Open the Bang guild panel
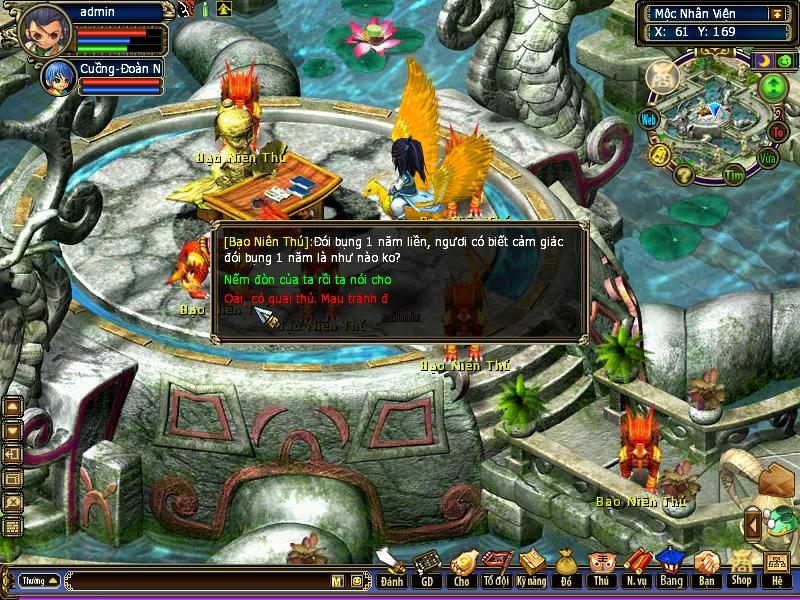Image resolution: width=800 pixels, height=600 pixels. 671,570
